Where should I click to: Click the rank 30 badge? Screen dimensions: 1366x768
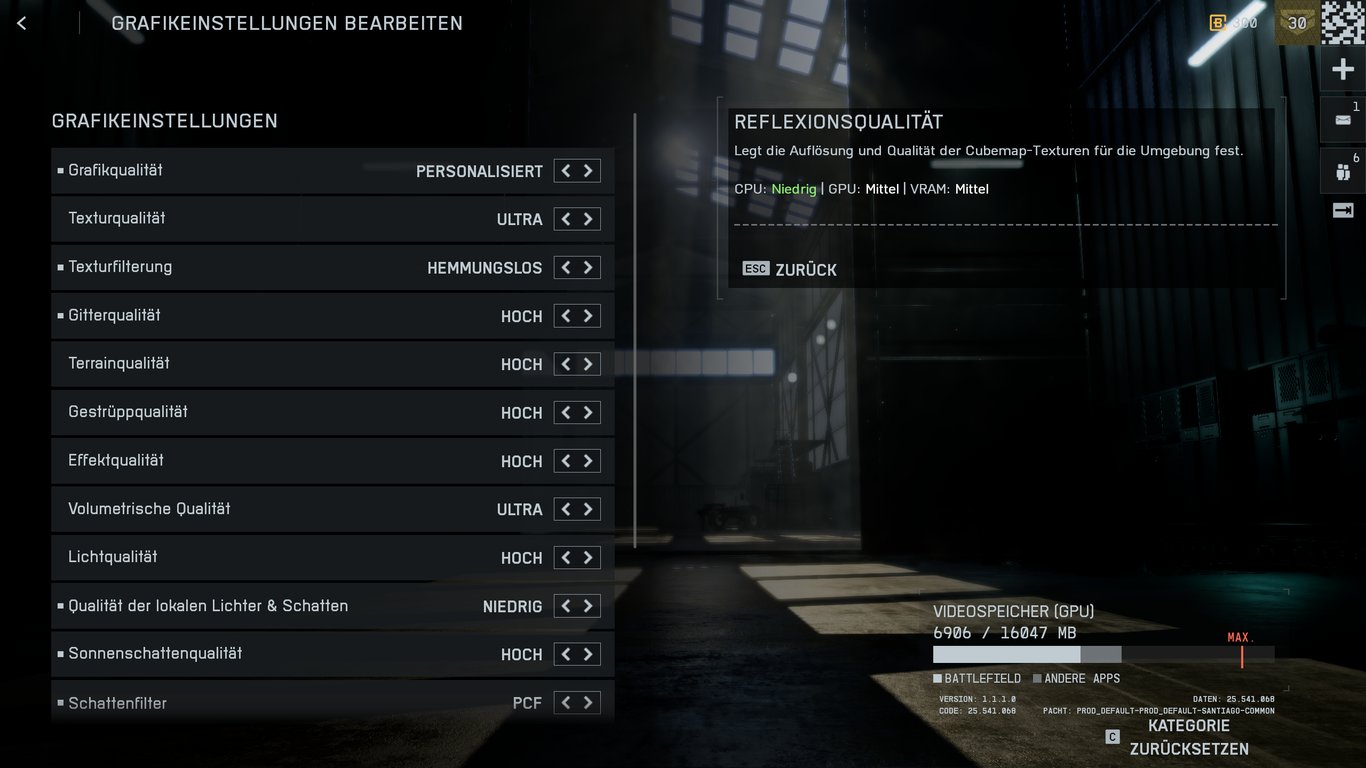tap(1295, 22)
